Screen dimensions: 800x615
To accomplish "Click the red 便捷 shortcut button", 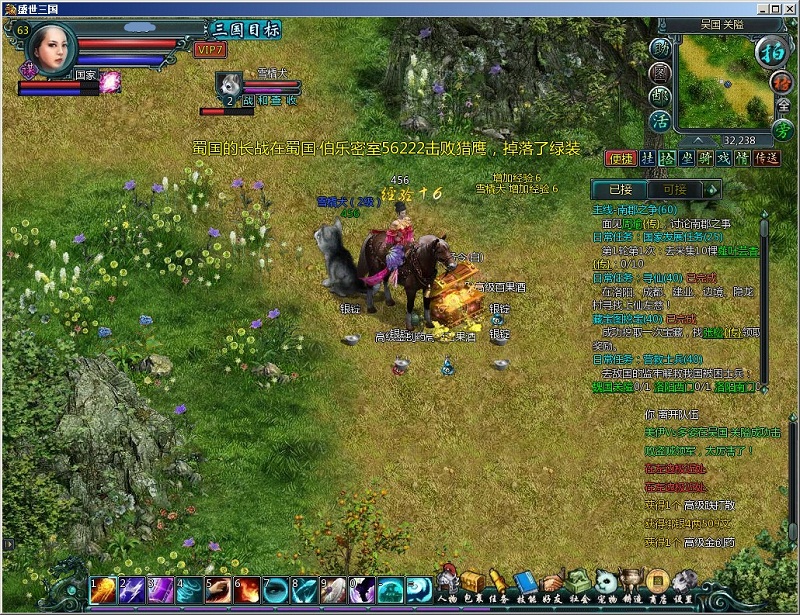I will pos(620,158).
